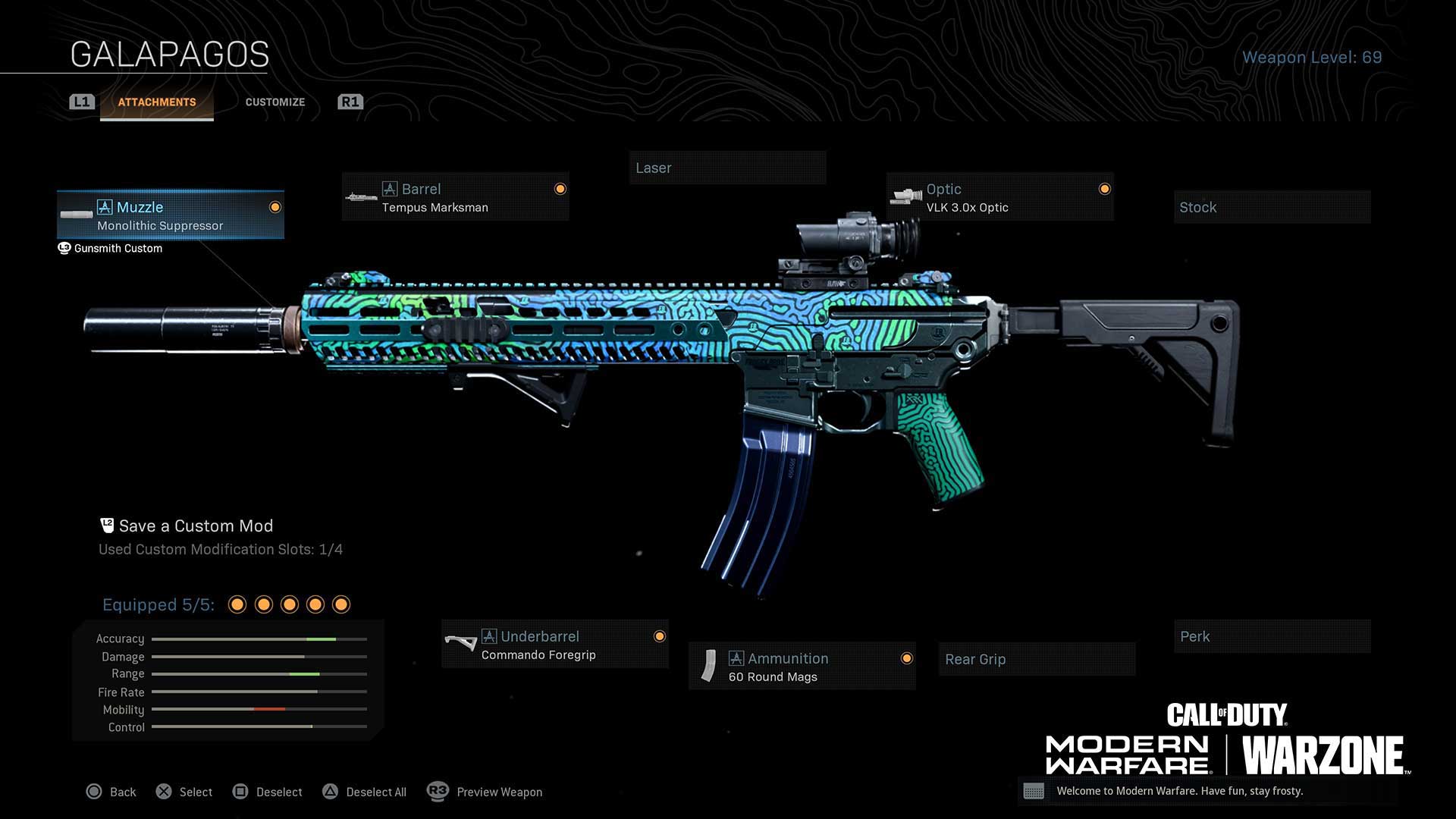The height and width of the screenshot is (819, 1456).
Task: Save a Custom Mod
Action: point(195,526)
